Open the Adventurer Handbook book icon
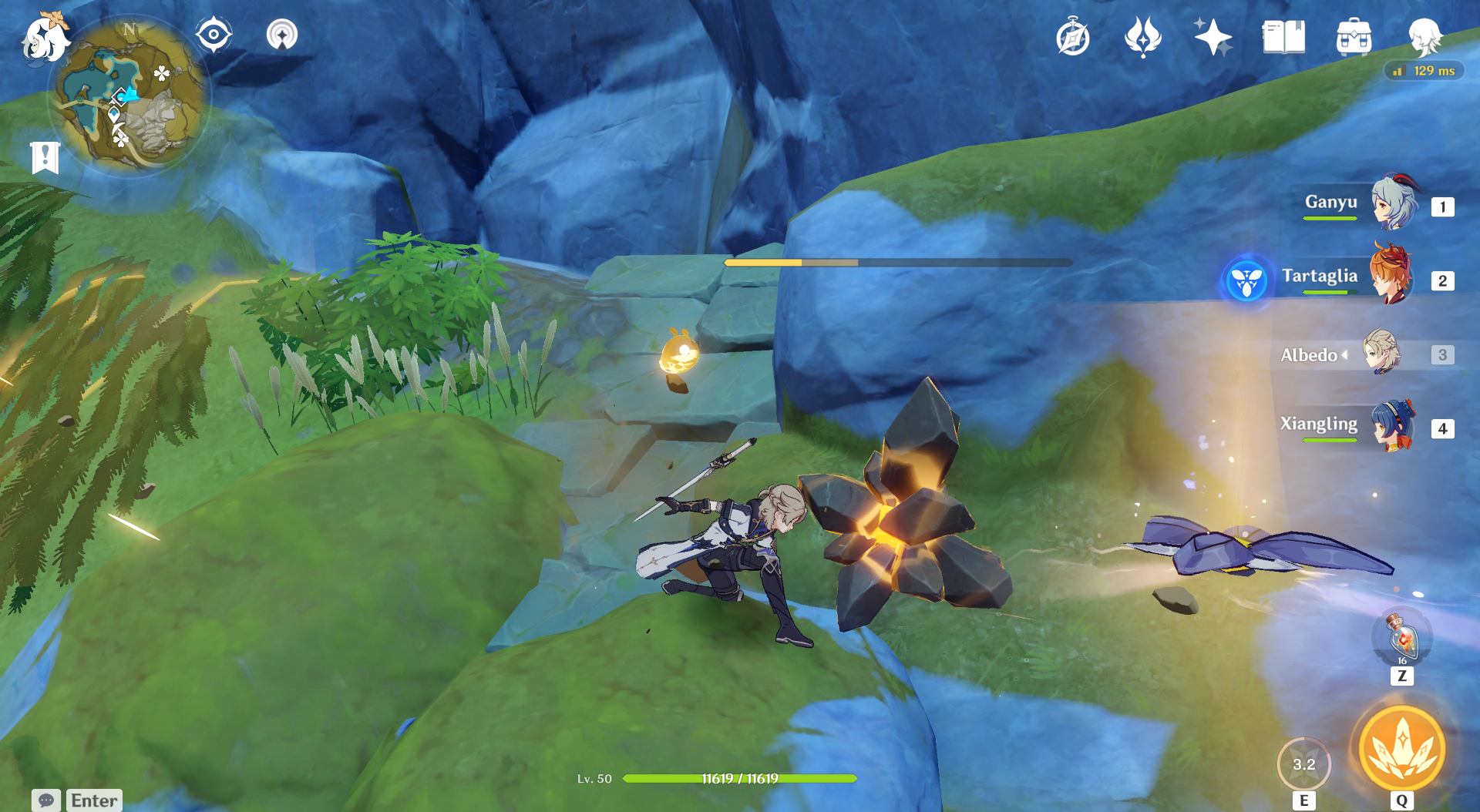The width and height of the screenshot is (1480, 812). pyautogui.click(x=1283, y=37)
